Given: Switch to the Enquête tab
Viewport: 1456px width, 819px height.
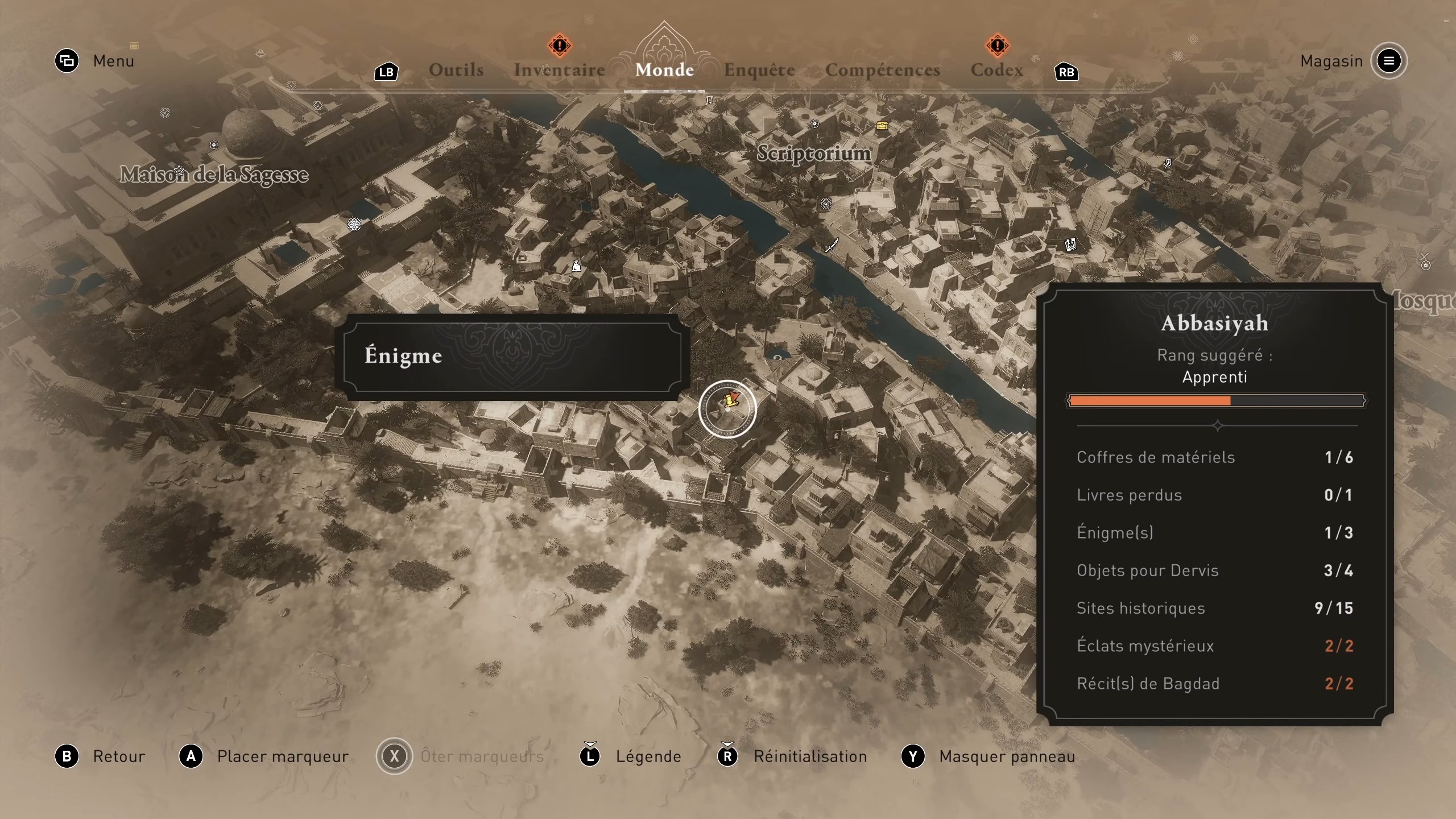Looking at the screenshot, I should click(x=759, y=69).
